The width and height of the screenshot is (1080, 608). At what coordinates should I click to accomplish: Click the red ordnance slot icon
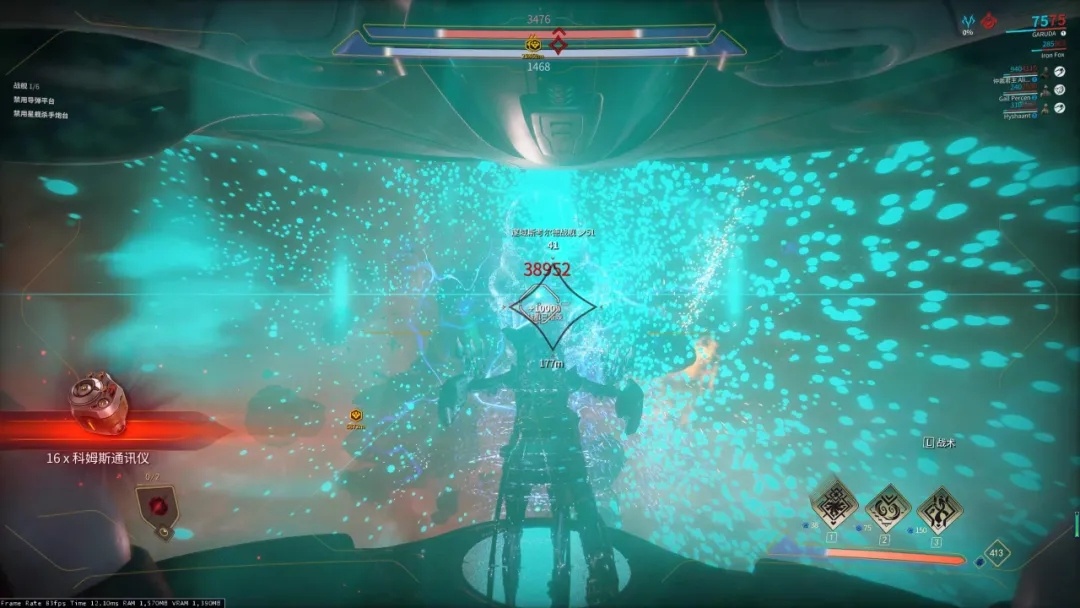click(156, 503)
